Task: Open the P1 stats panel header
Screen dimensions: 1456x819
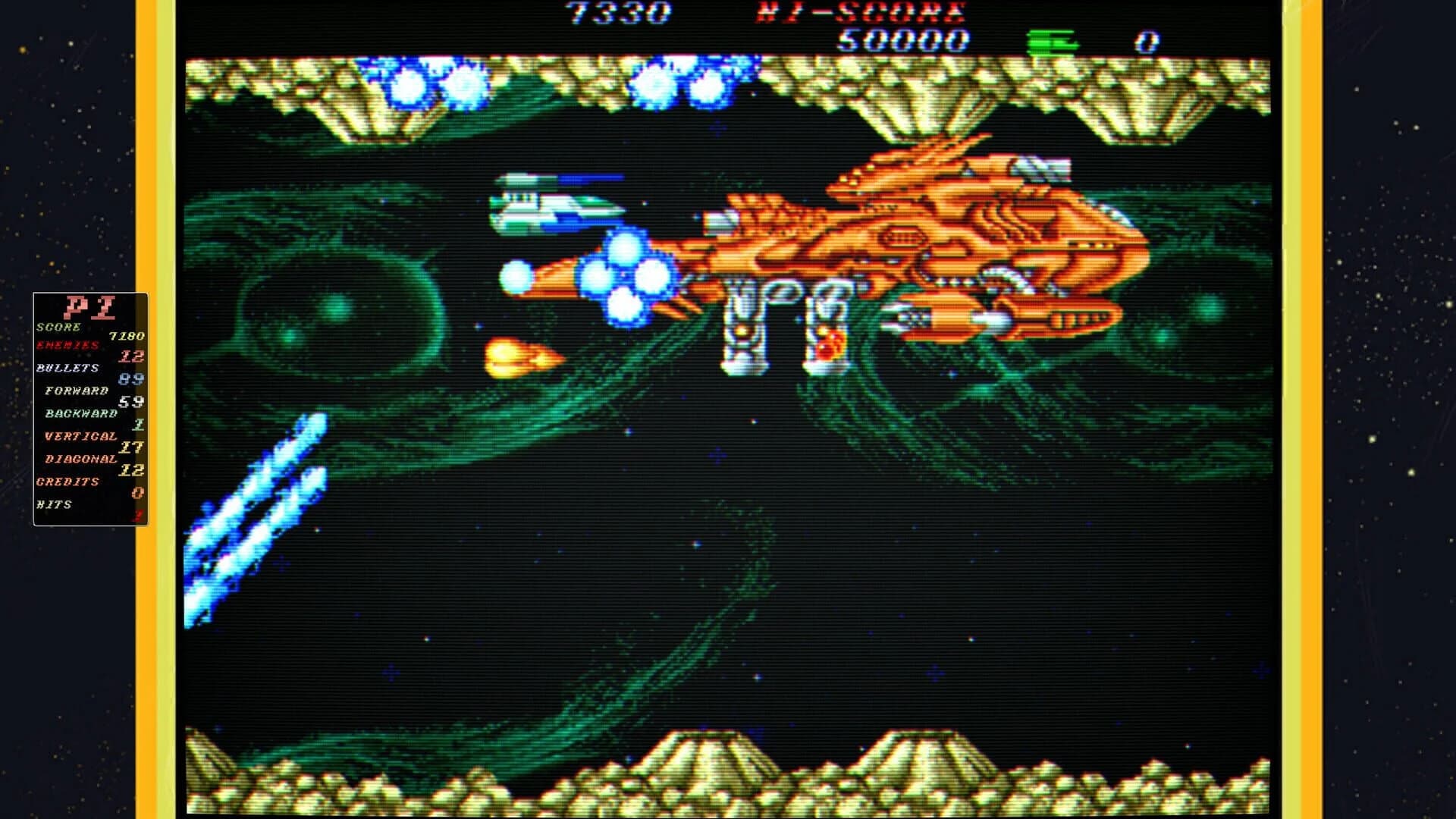Action: (x=91, y=308)
